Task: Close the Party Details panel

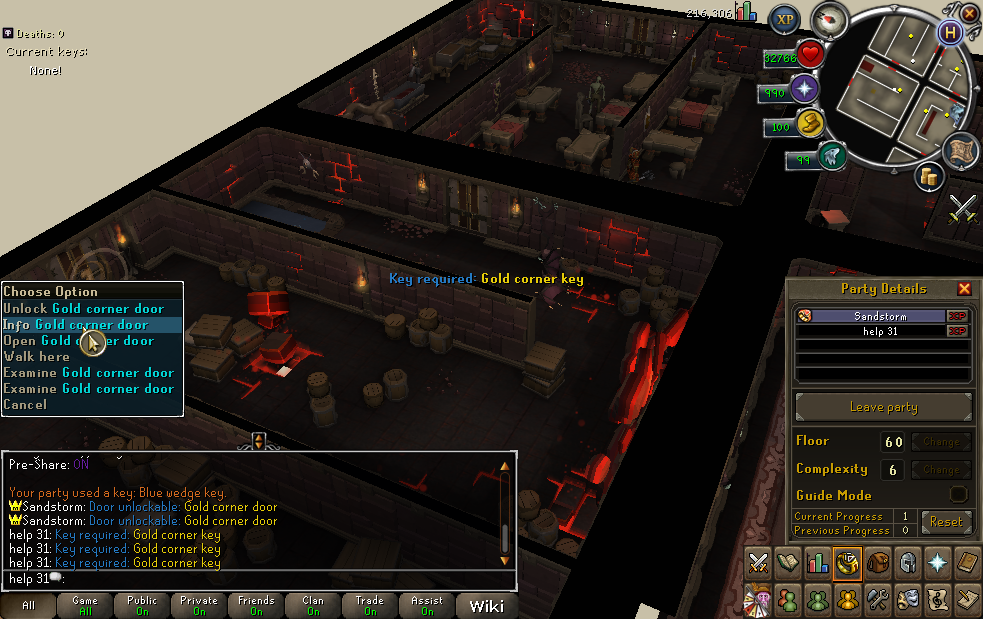Action: click(964, 289)
